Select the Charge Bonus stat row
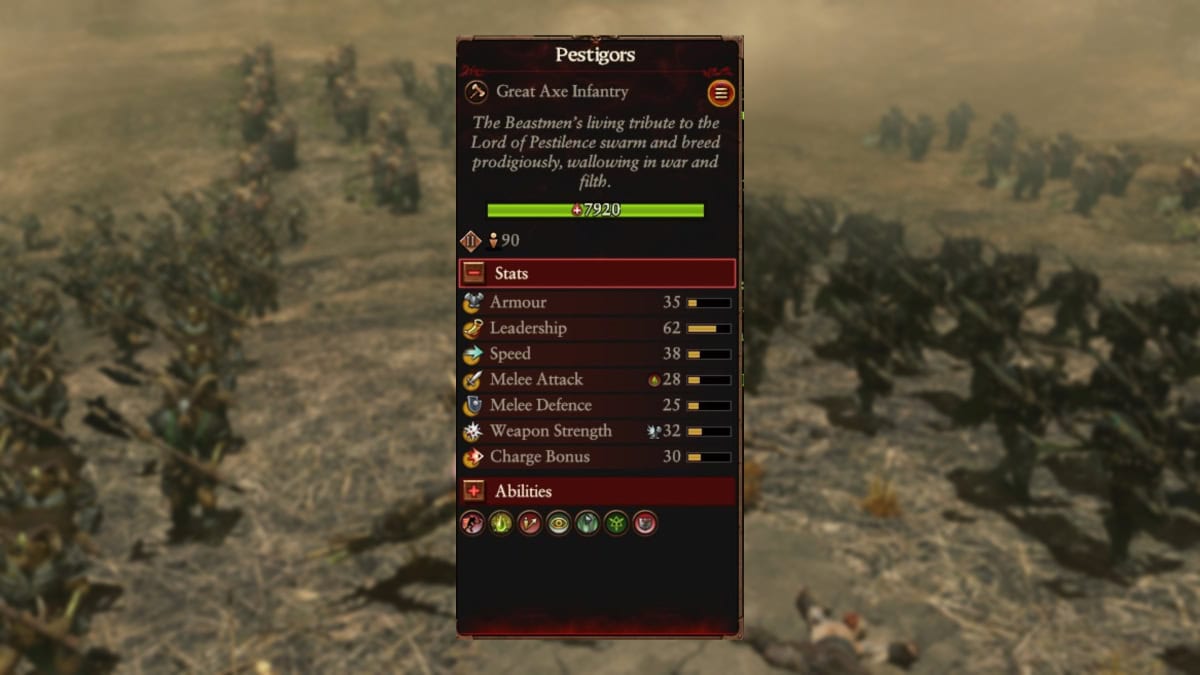 pyautogui.click(x=596, y=457)
